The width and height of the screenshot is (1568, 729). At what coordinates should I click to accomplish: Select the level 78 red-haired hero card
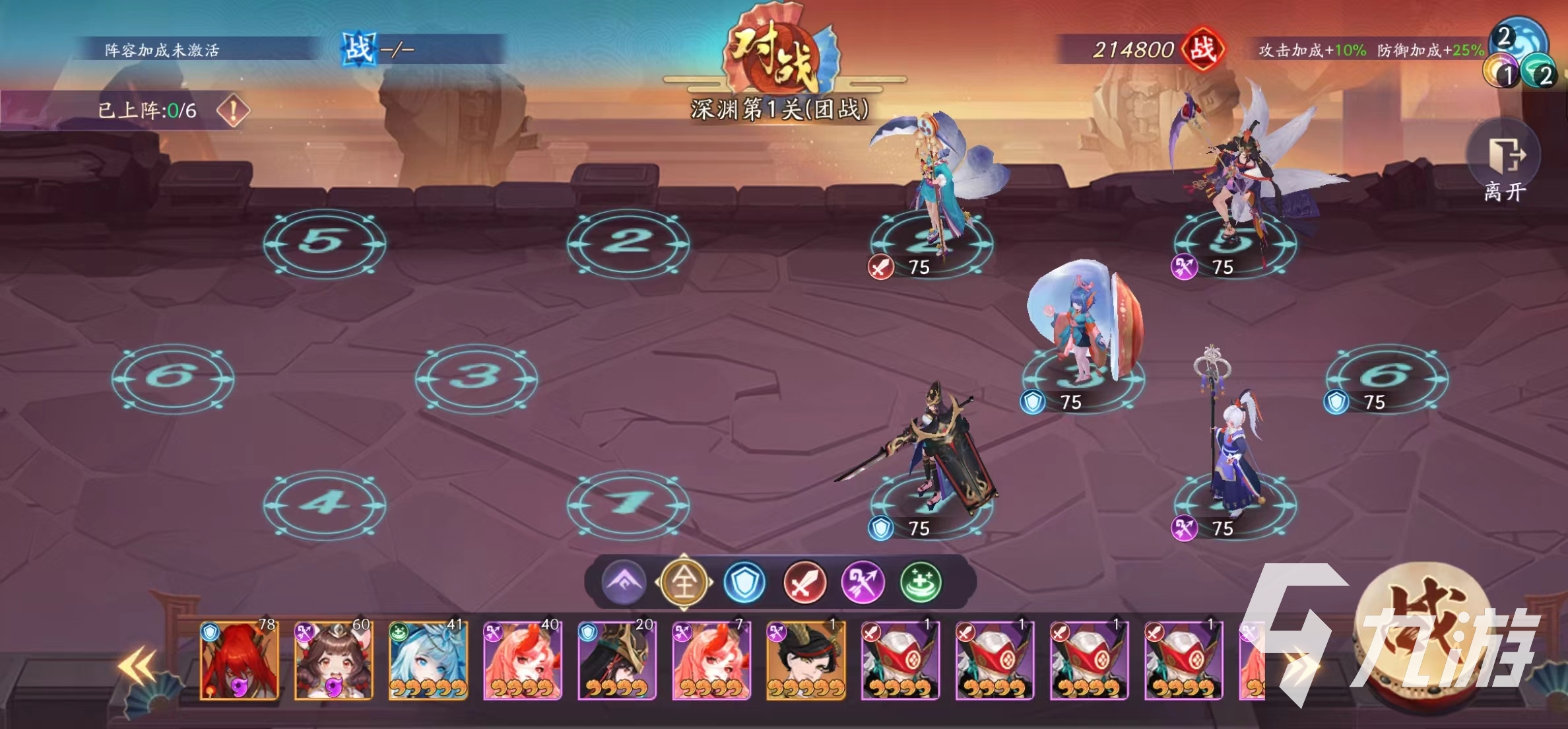pos(240,660)
